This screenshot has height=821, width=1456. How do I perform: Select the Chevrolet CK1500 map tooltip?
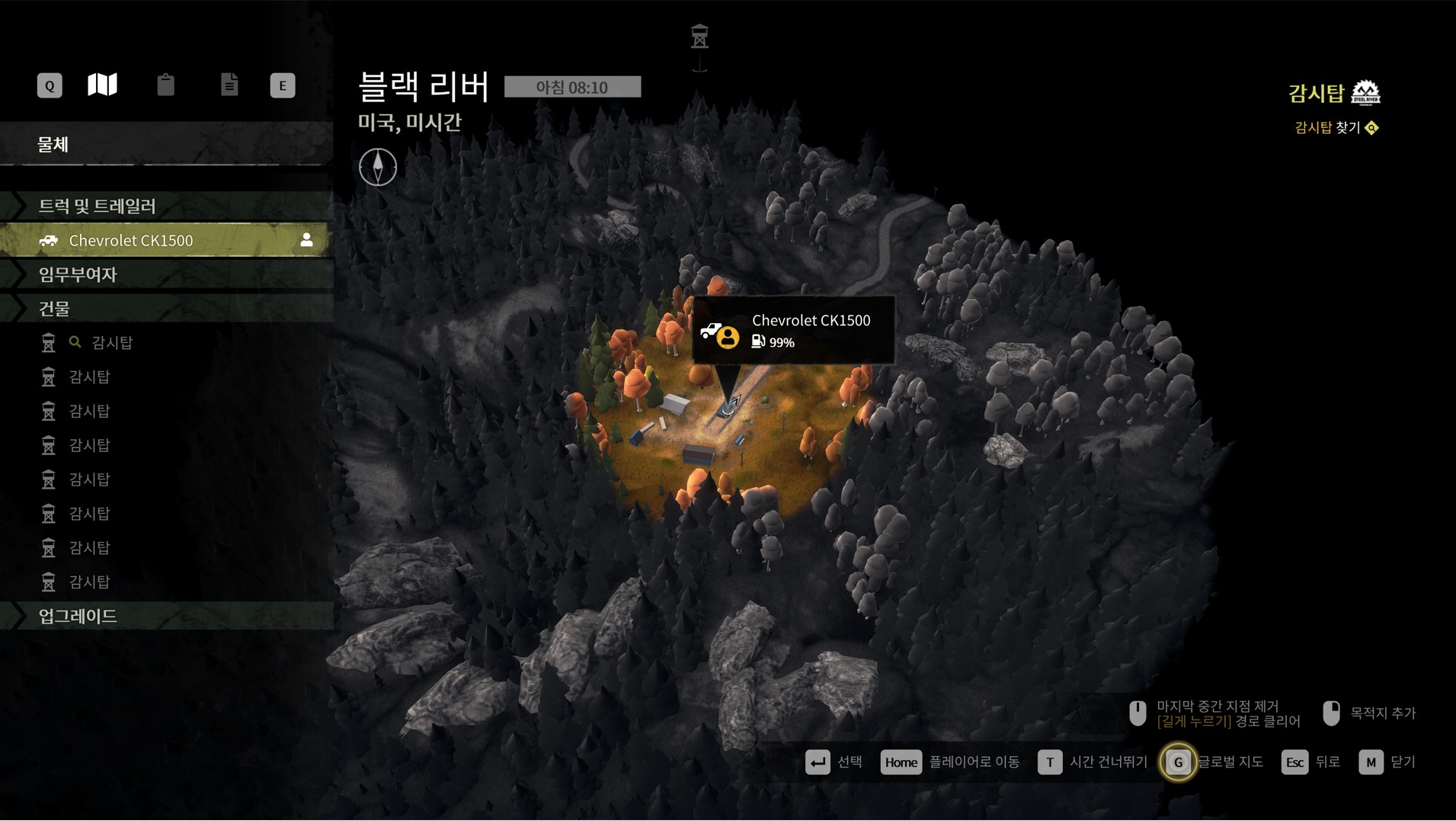coord(793,331)
